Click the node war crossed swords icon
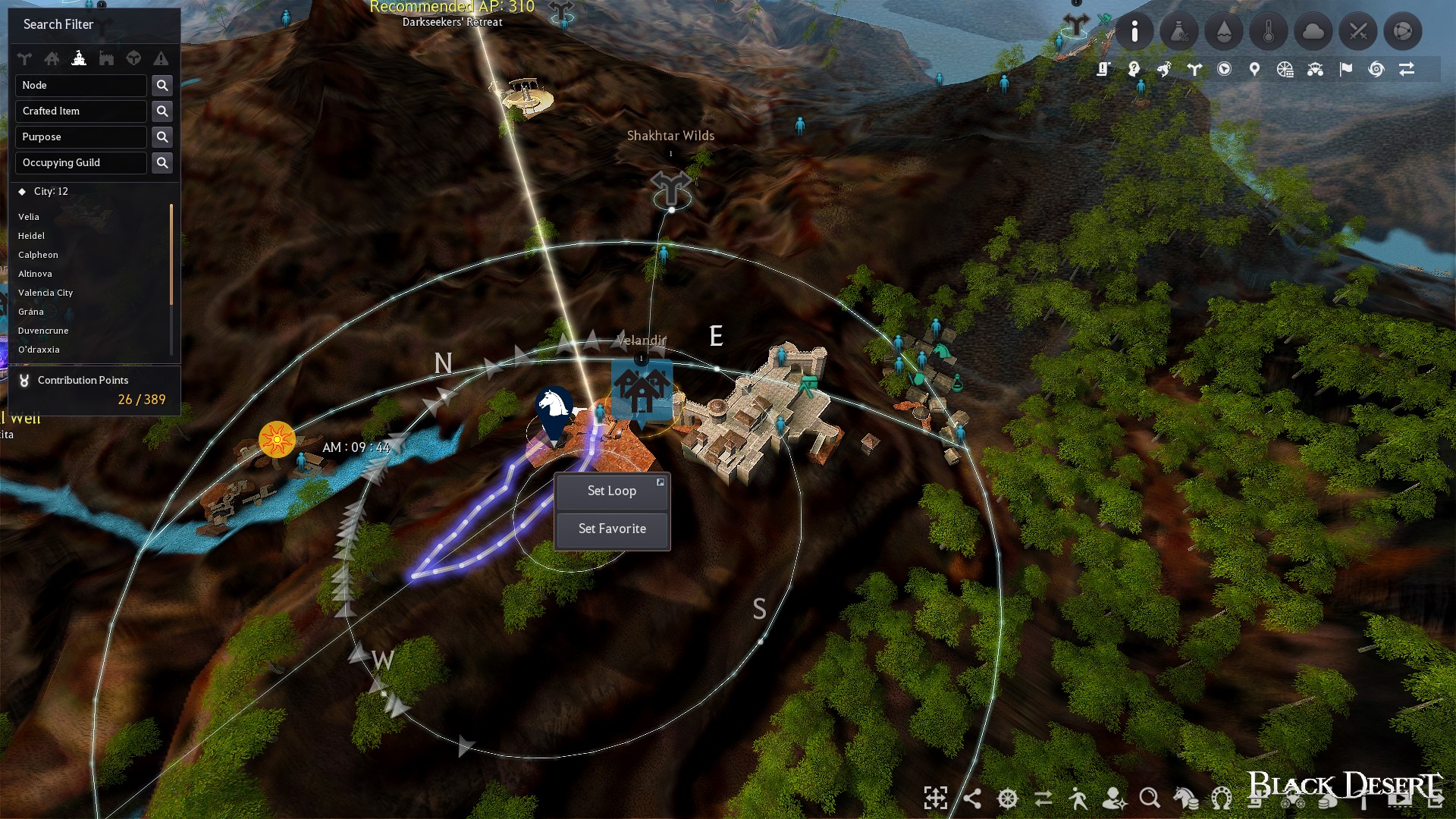The image size is (1456, 819). pos(1357,31)
